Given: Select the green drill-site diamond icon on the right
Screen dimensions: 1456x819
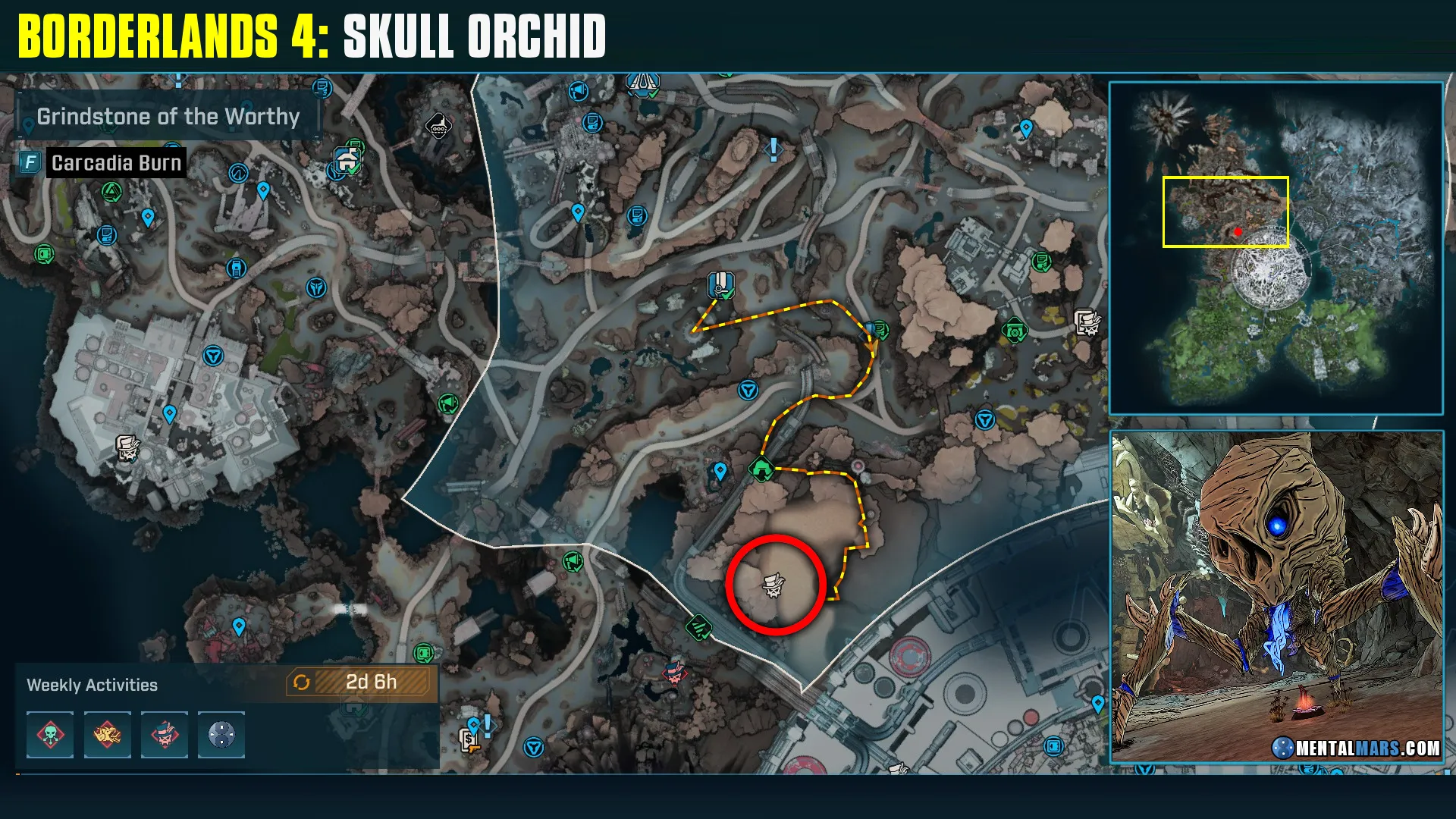Looking at the screenshot, I should click(1014, 330).
